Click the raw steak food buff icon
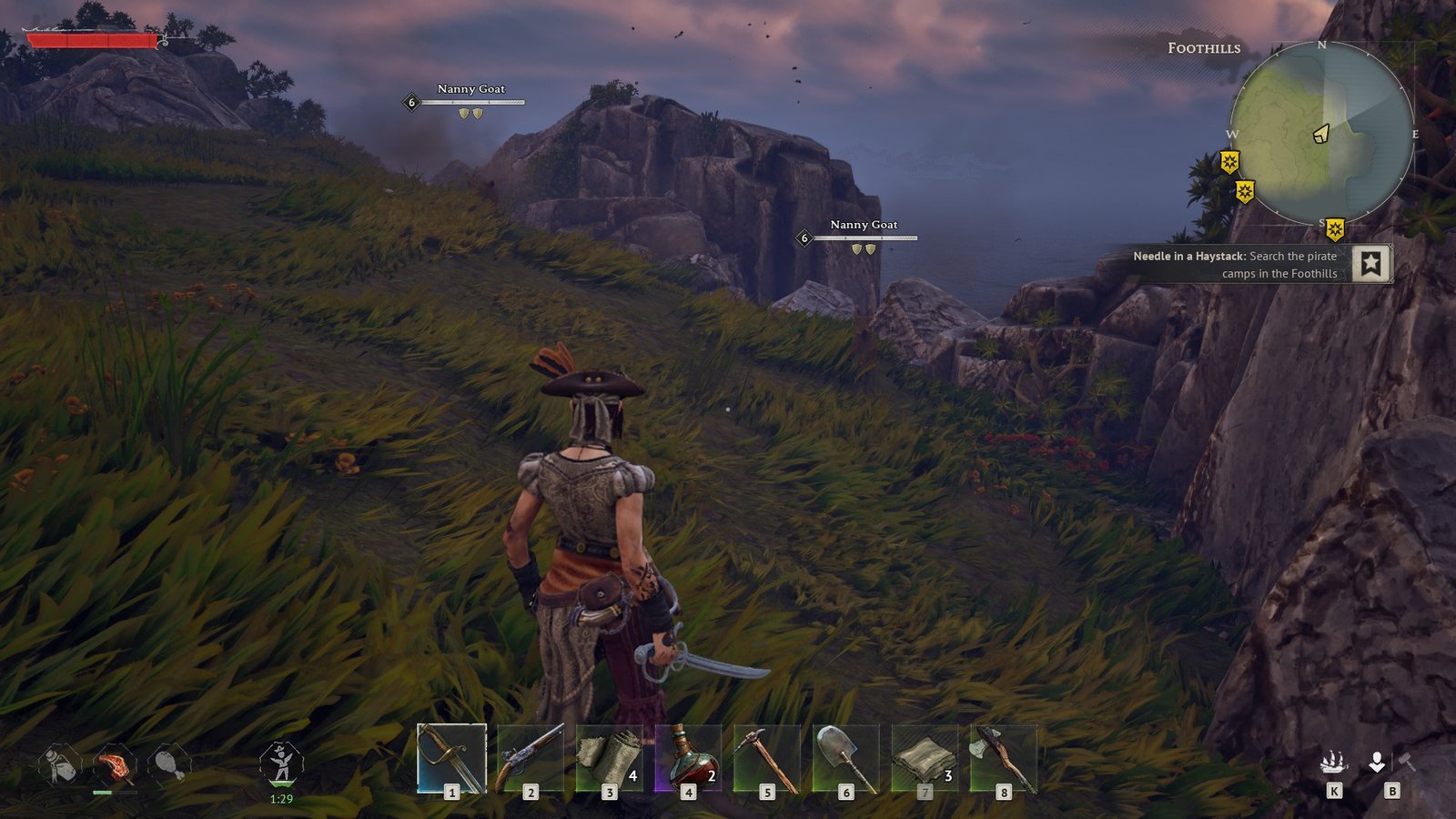 tap(115, 765)
